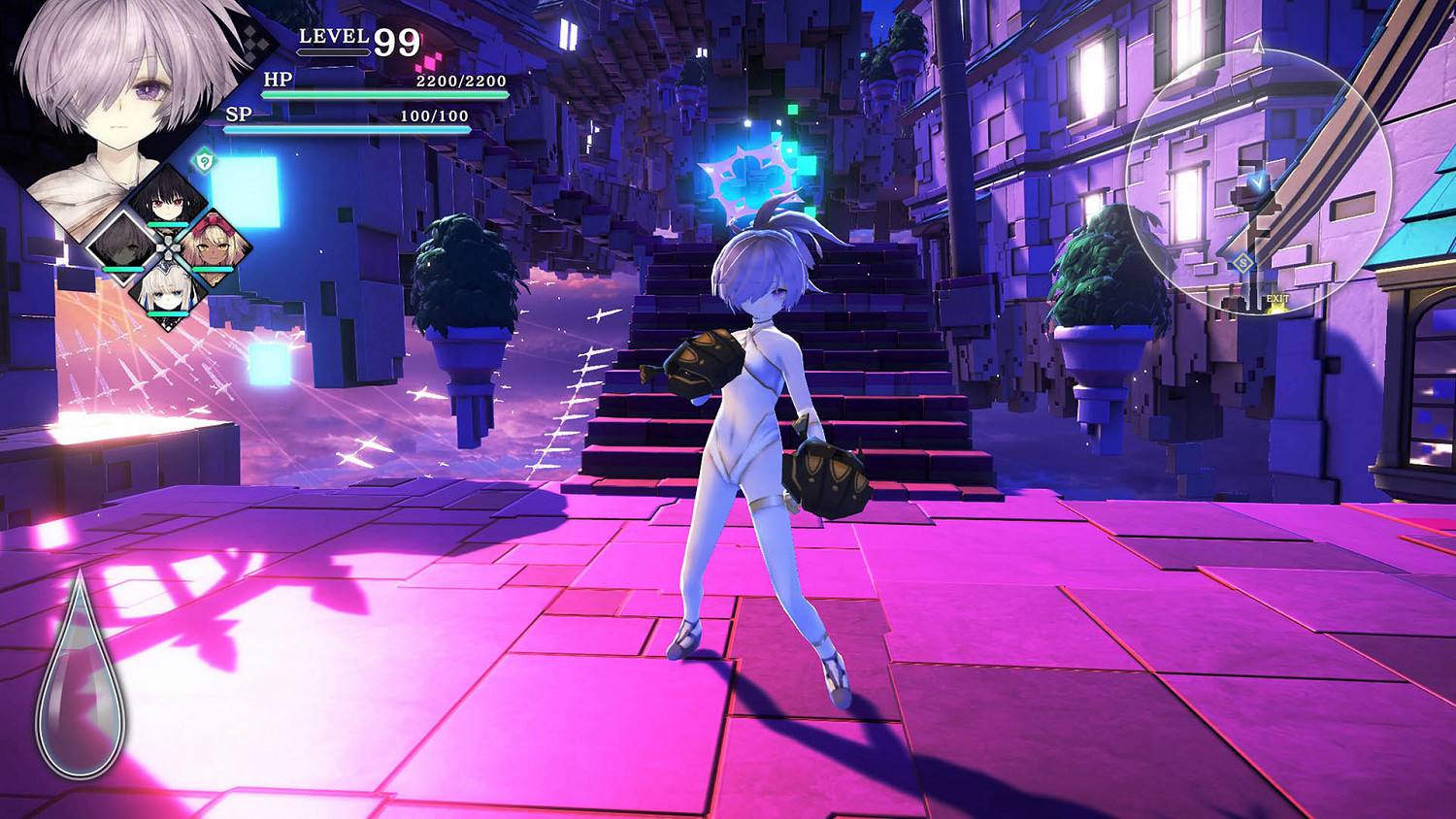This screenshot has height=819, width=1456.
Task: Click the darkened inactive party member portrait
Action: [x=122, y=248]
